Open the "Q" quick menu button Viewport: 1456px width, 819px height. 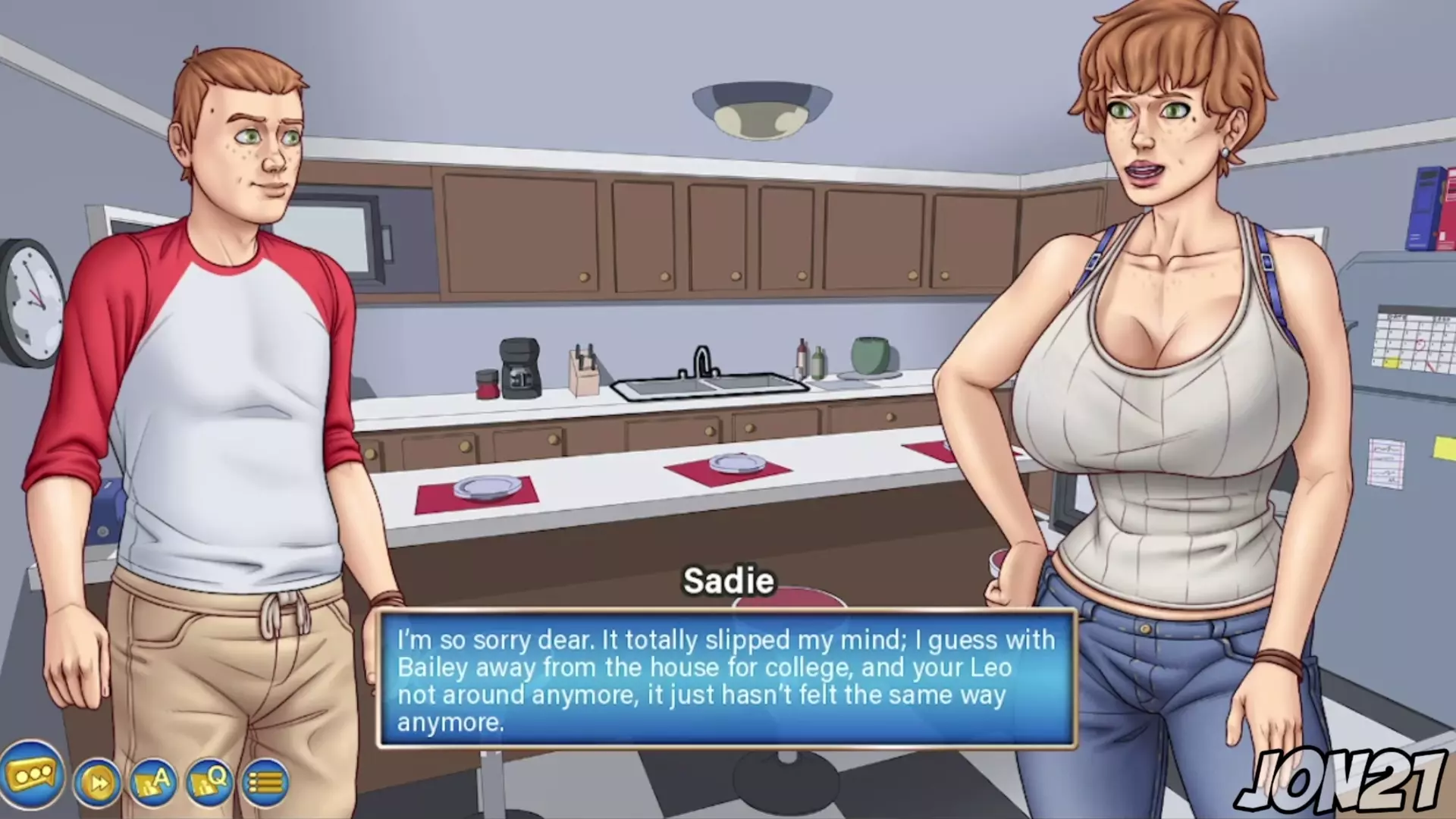click(x=209, y=782)
